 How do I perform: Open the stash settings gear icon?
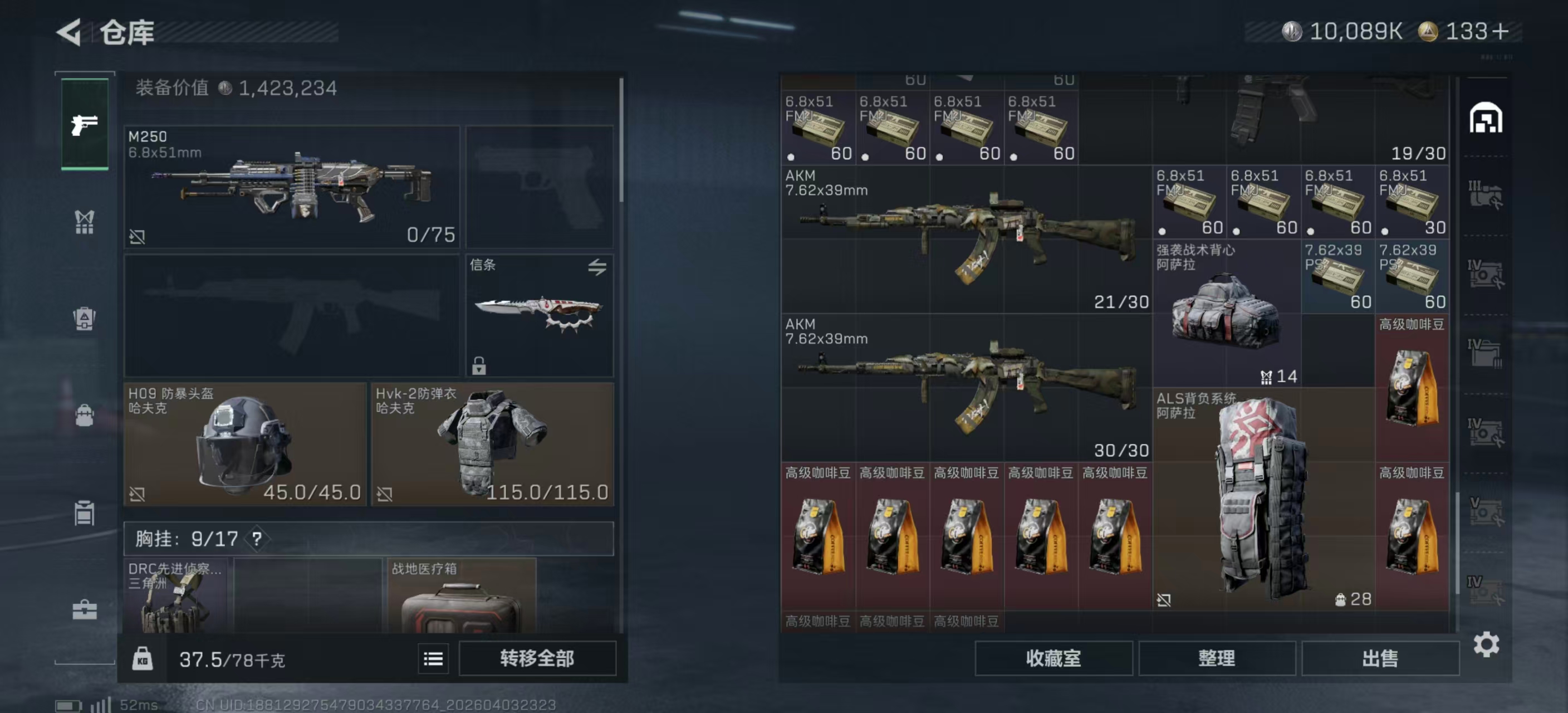[x=1486, y=644]
